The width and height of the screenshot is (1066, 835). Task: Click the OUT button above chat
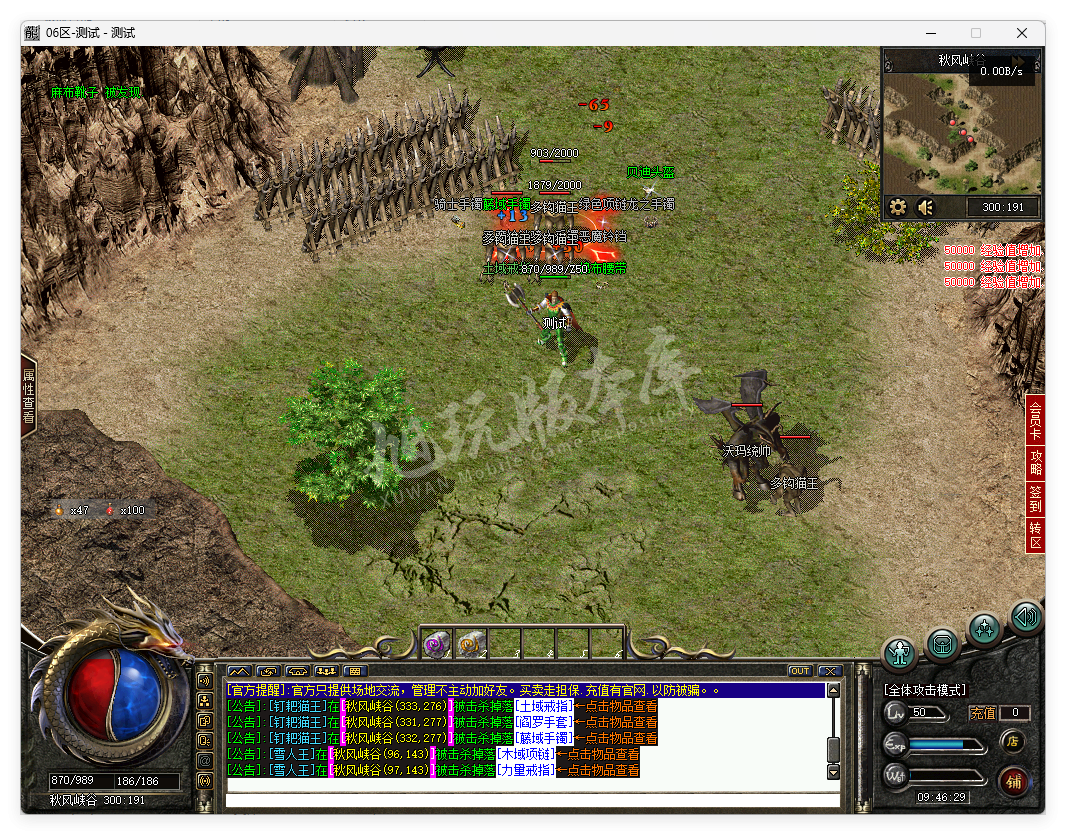tap(800, 671)
